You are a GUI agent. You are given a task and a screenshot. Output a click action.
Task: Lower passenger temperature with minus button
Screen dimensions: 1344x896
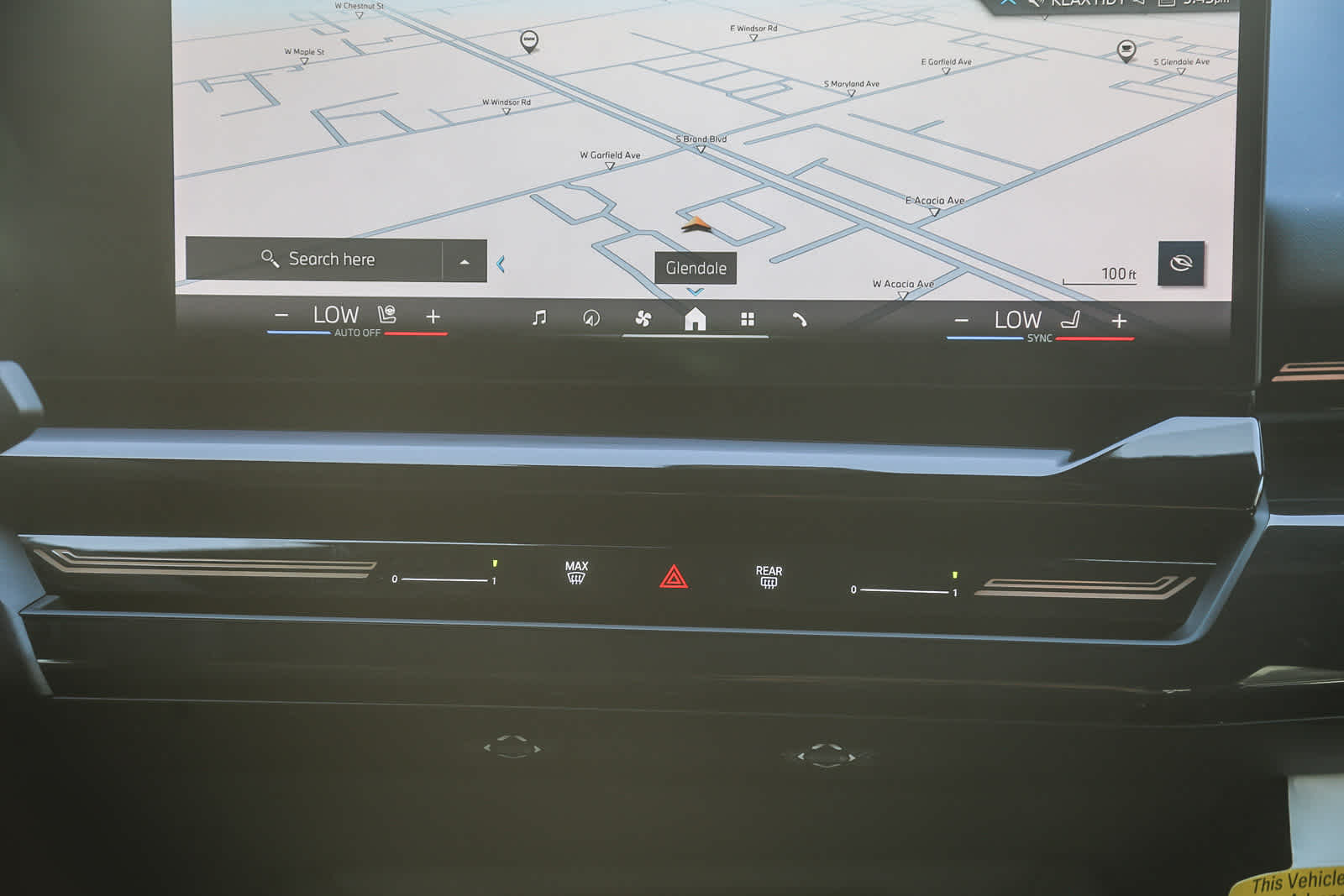(x=962, y=321)
